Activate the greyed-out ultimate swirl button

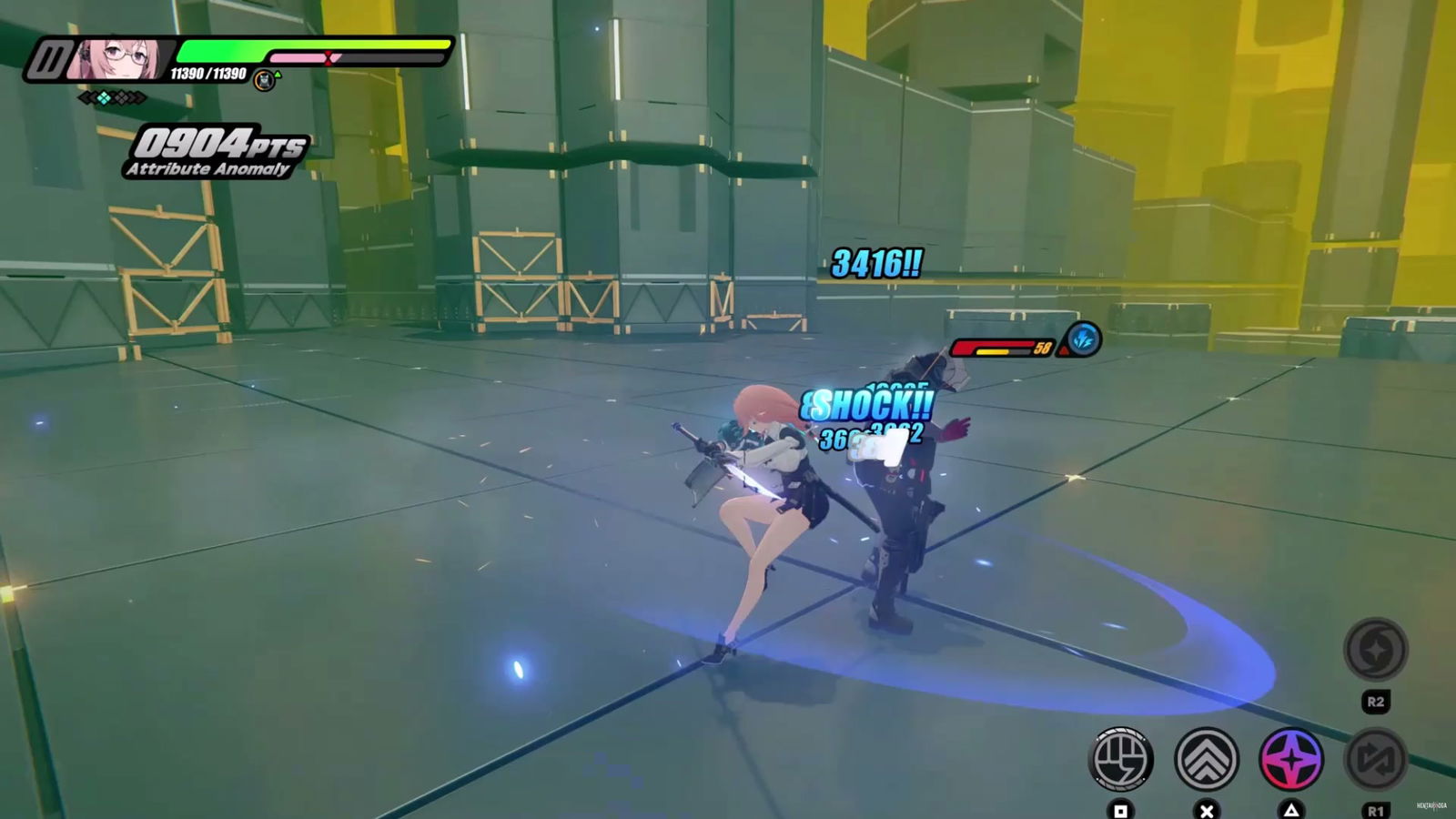(x=1375, y=650)
